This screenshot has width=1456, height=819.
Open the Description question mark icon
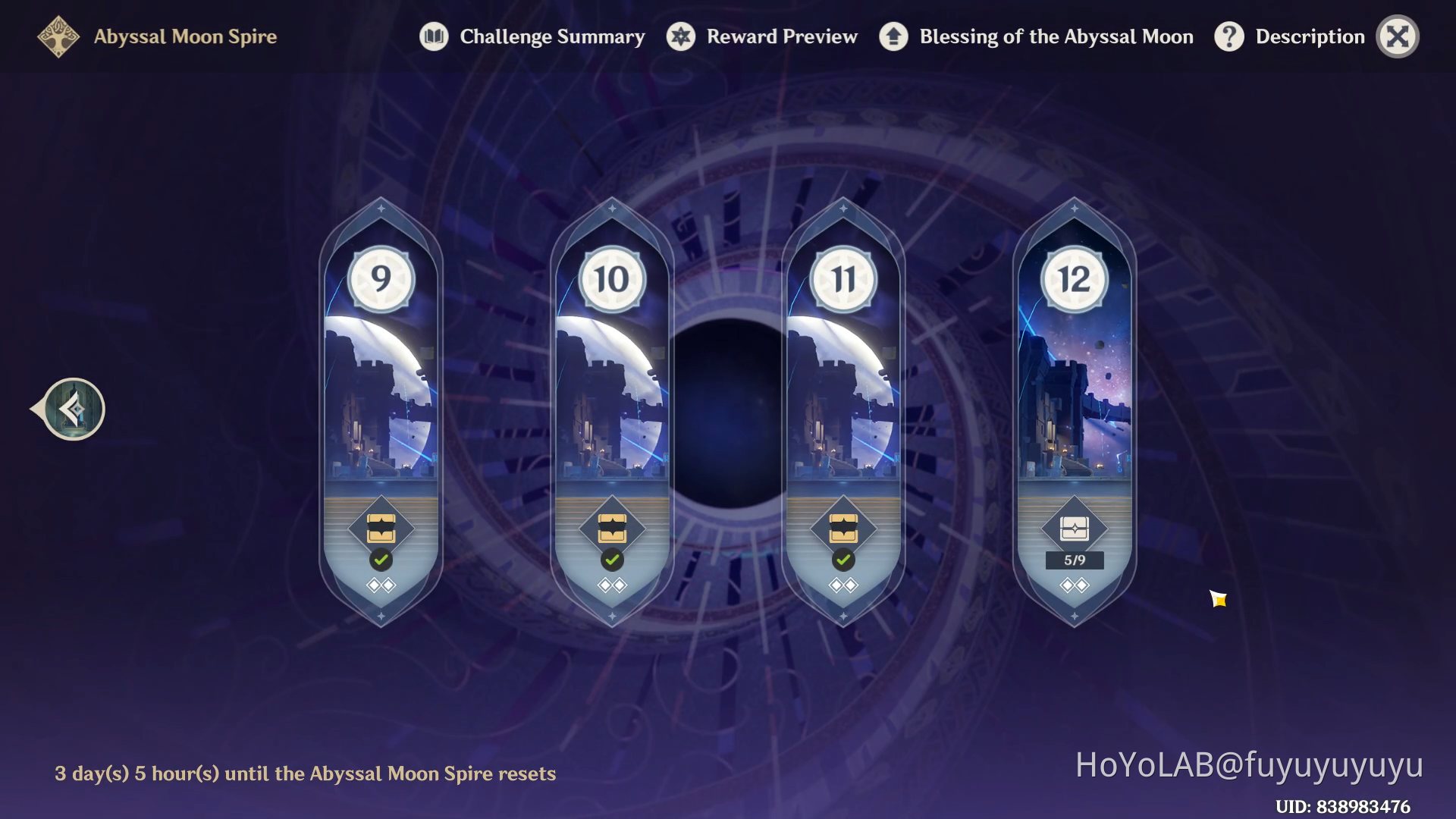tap(1229, 36)
